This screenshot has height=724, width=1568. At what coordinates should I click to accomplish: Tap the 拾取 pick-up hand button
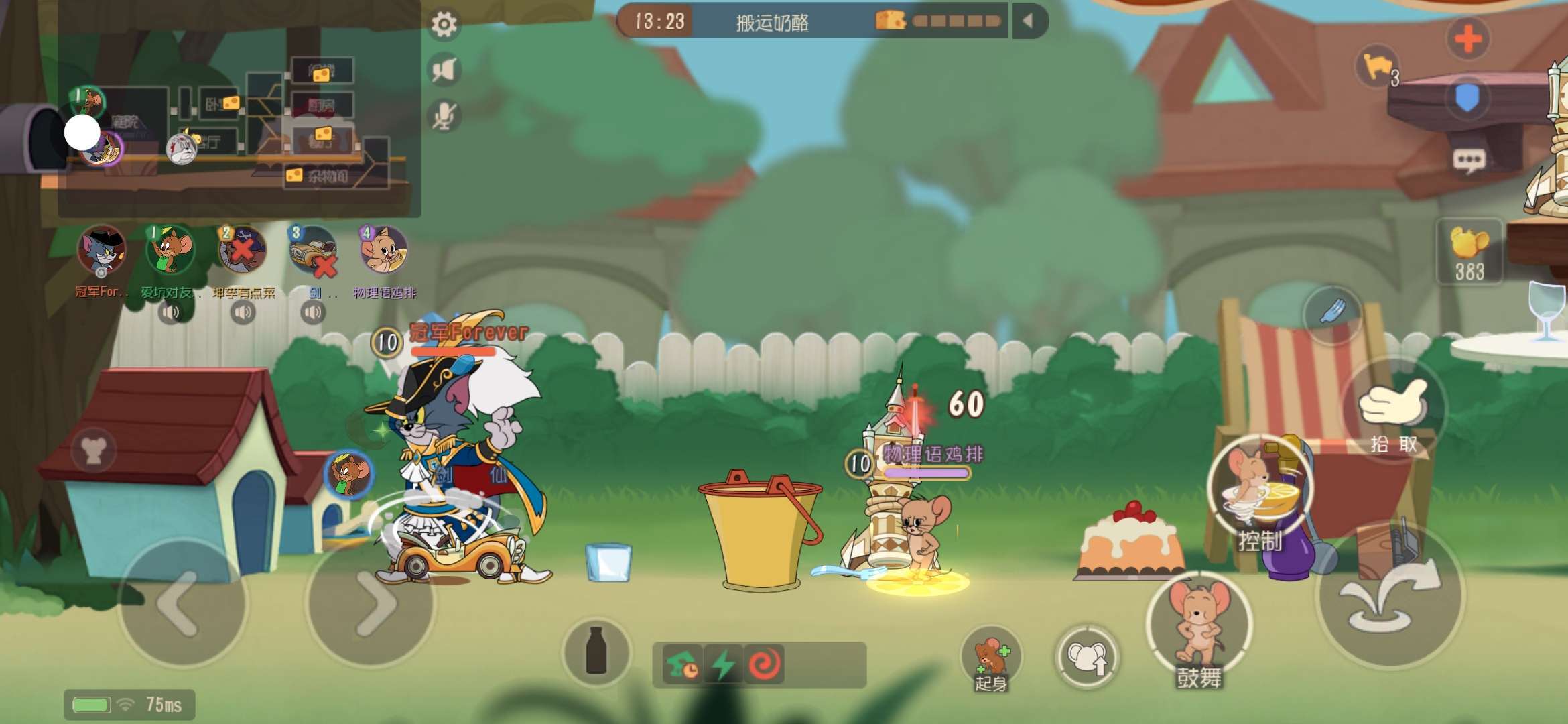click(x=1394, y=410)
